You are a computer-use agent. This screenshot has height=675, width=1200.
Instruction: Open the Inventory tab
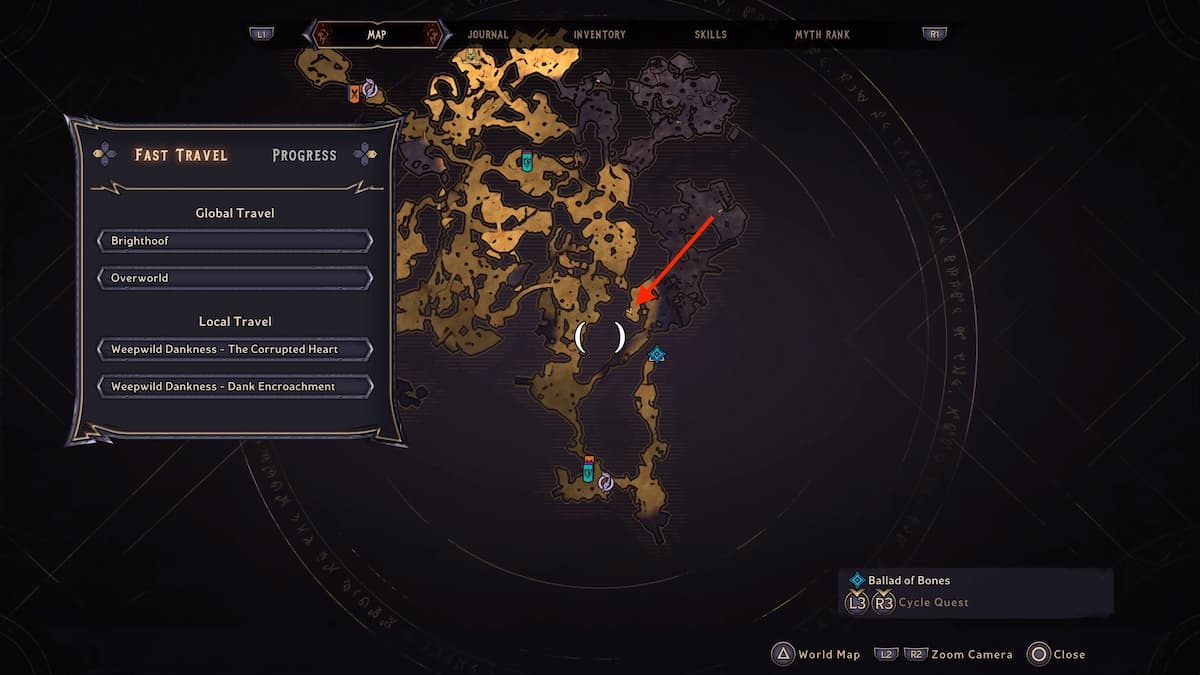pos(599,35)
